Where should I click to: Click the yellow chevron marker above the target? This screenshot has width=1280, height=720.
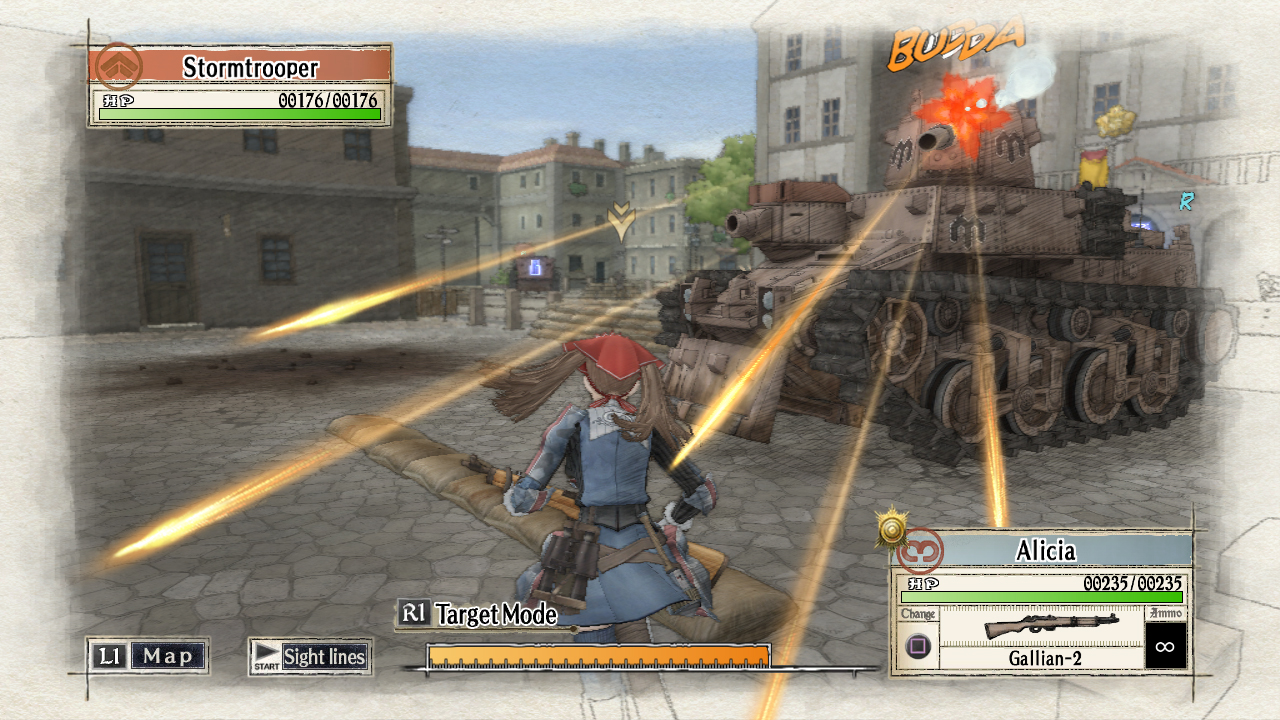pyautogui.click(x=620, y=222)
